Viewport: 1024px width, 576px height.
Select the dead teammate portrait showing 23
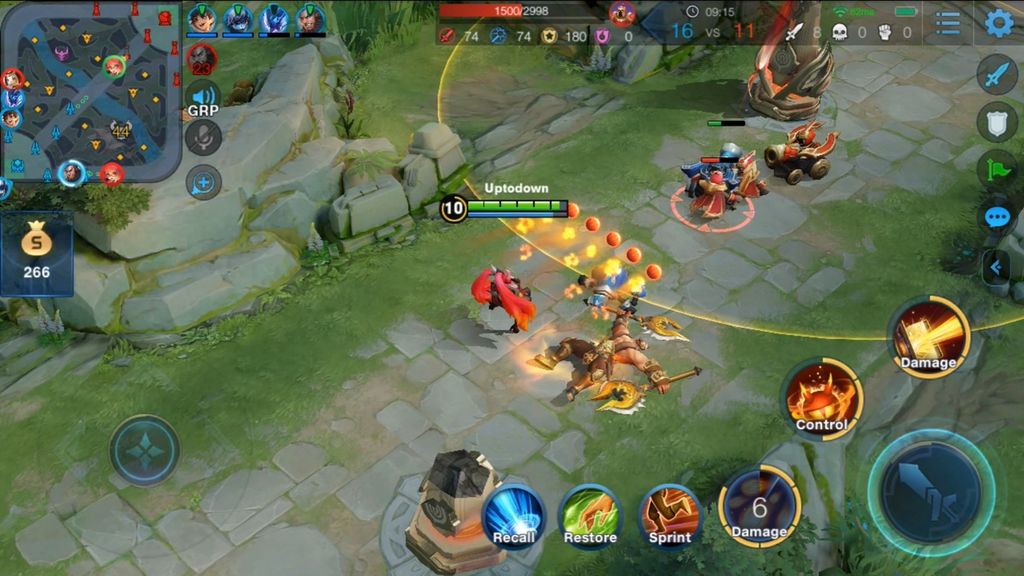coord(201,57)
